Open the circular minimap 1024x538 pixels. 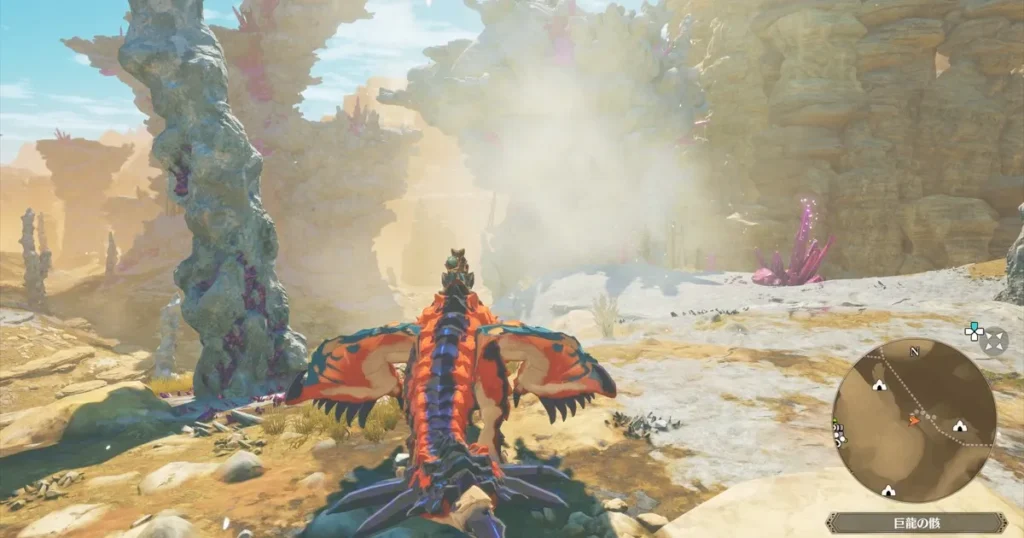[914, 420]
